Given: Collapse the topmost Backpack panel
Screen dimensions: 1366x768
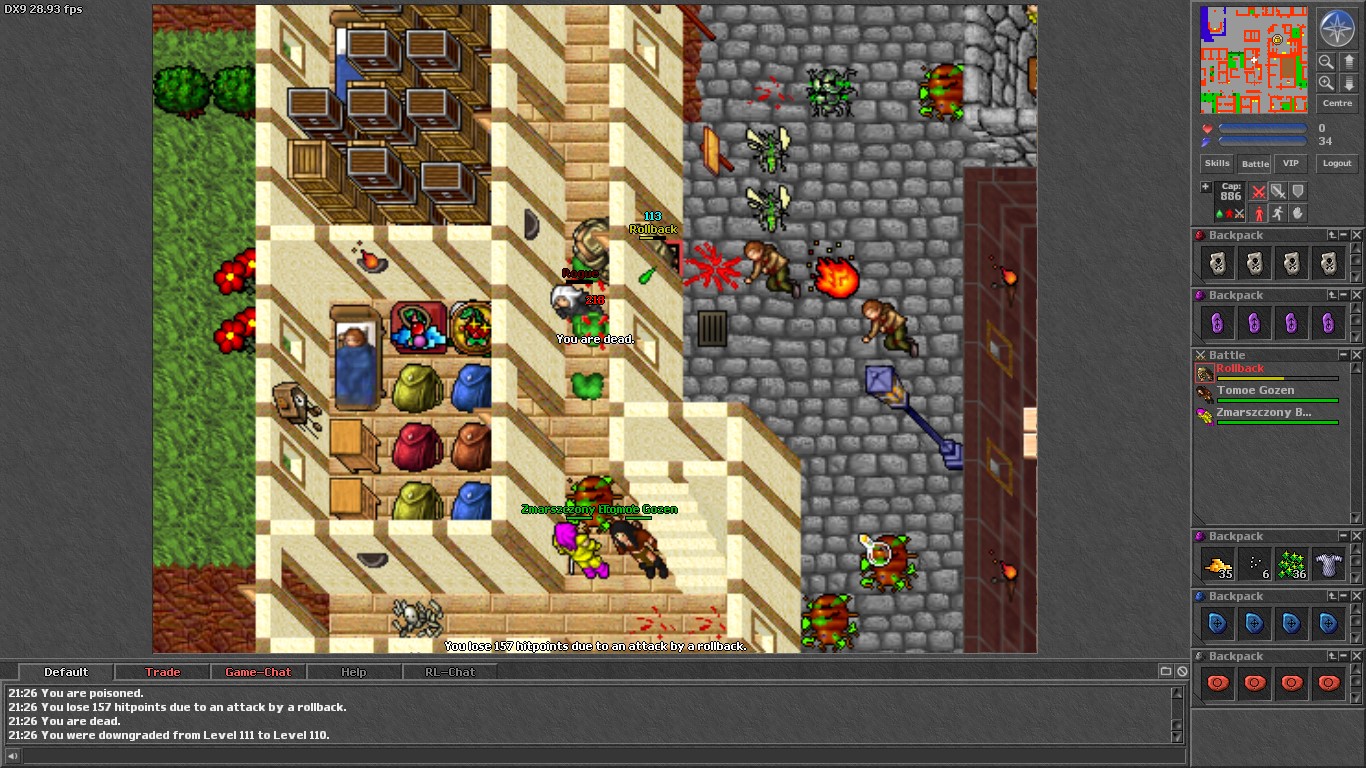Looking at the screenshot, I should (x=1345, y=234).
